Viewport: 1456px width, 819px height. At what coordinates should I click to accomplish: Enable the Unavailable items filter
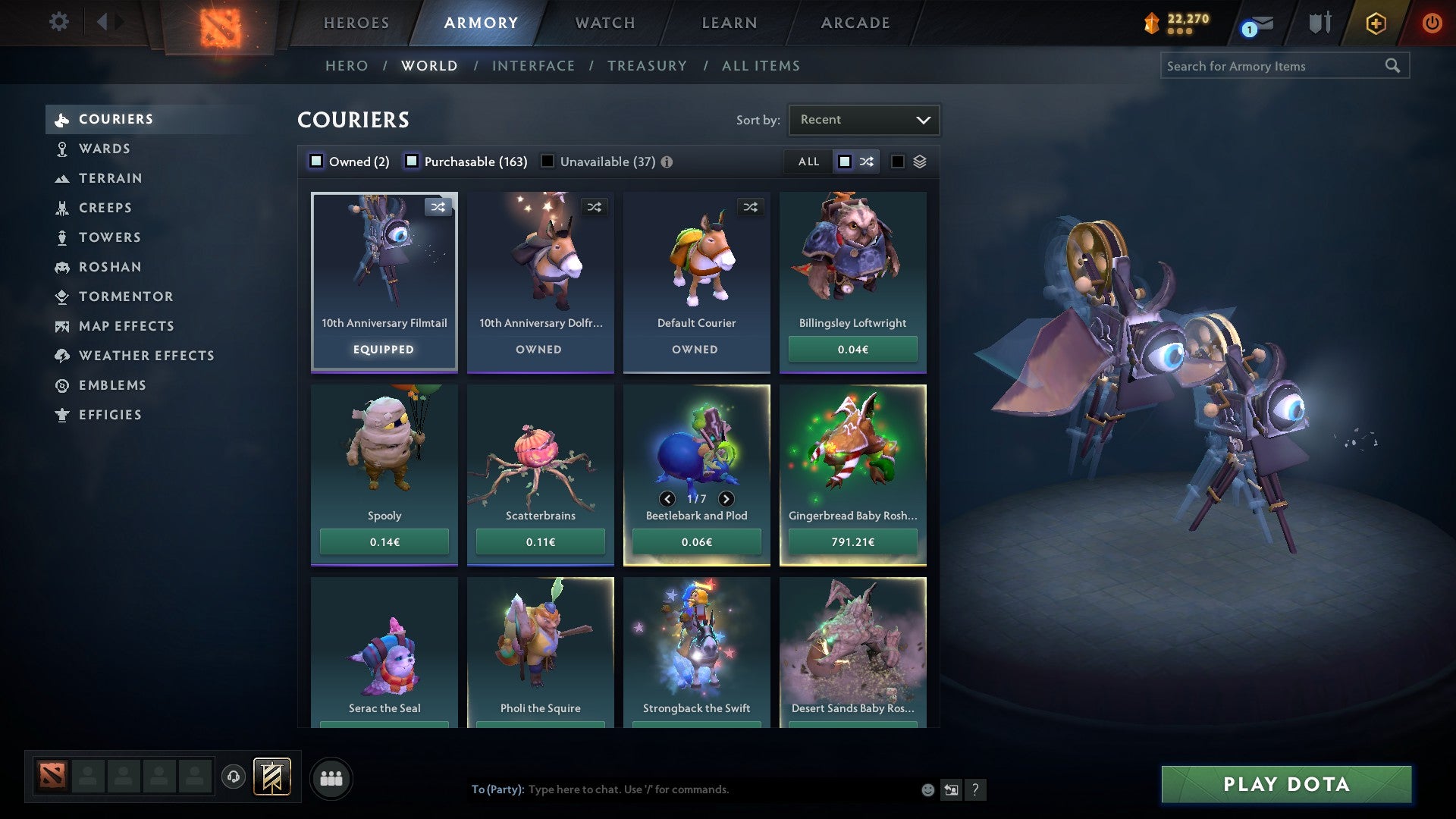click(x=548, y=161)
